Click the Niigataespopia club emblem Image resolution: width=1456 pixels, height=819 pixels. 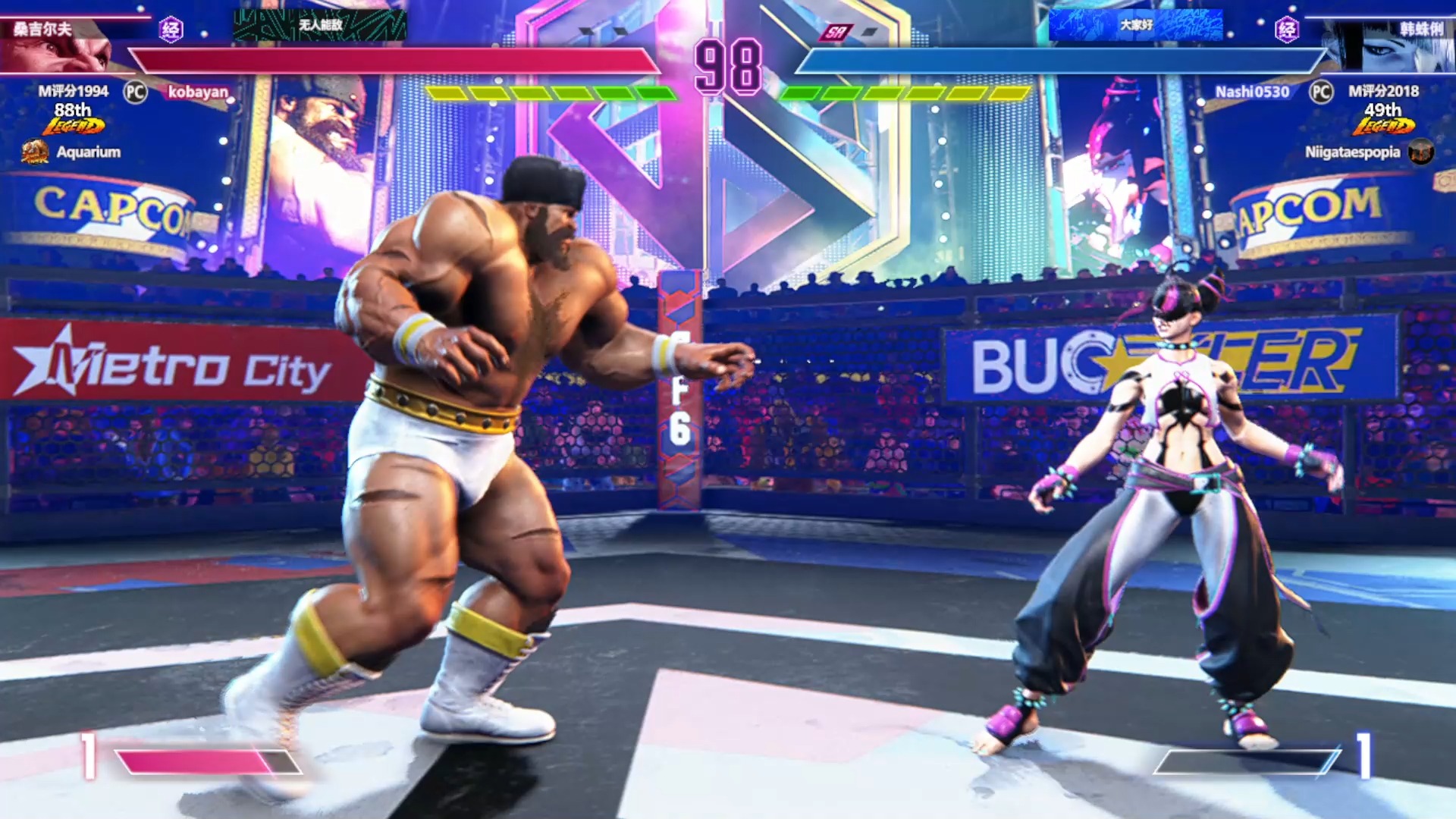pyautogui.click(x=1421, y=152)
